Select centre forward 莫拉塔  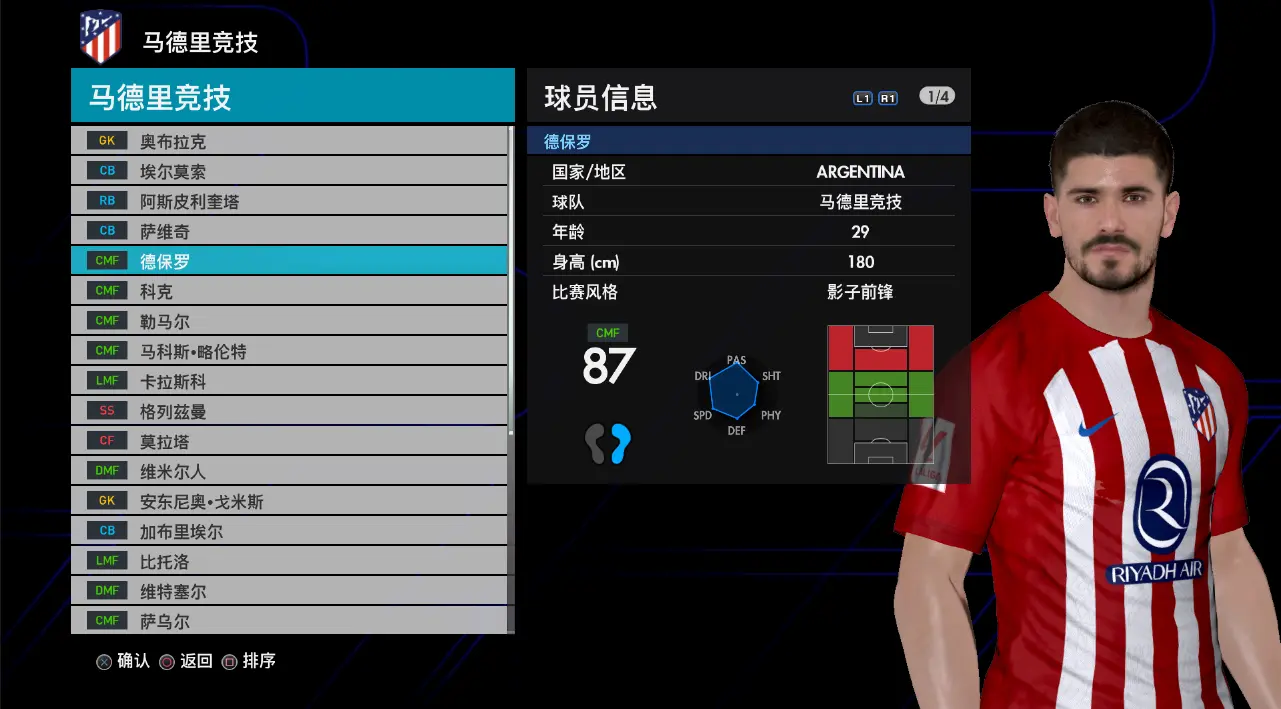[x=289, y=441]
